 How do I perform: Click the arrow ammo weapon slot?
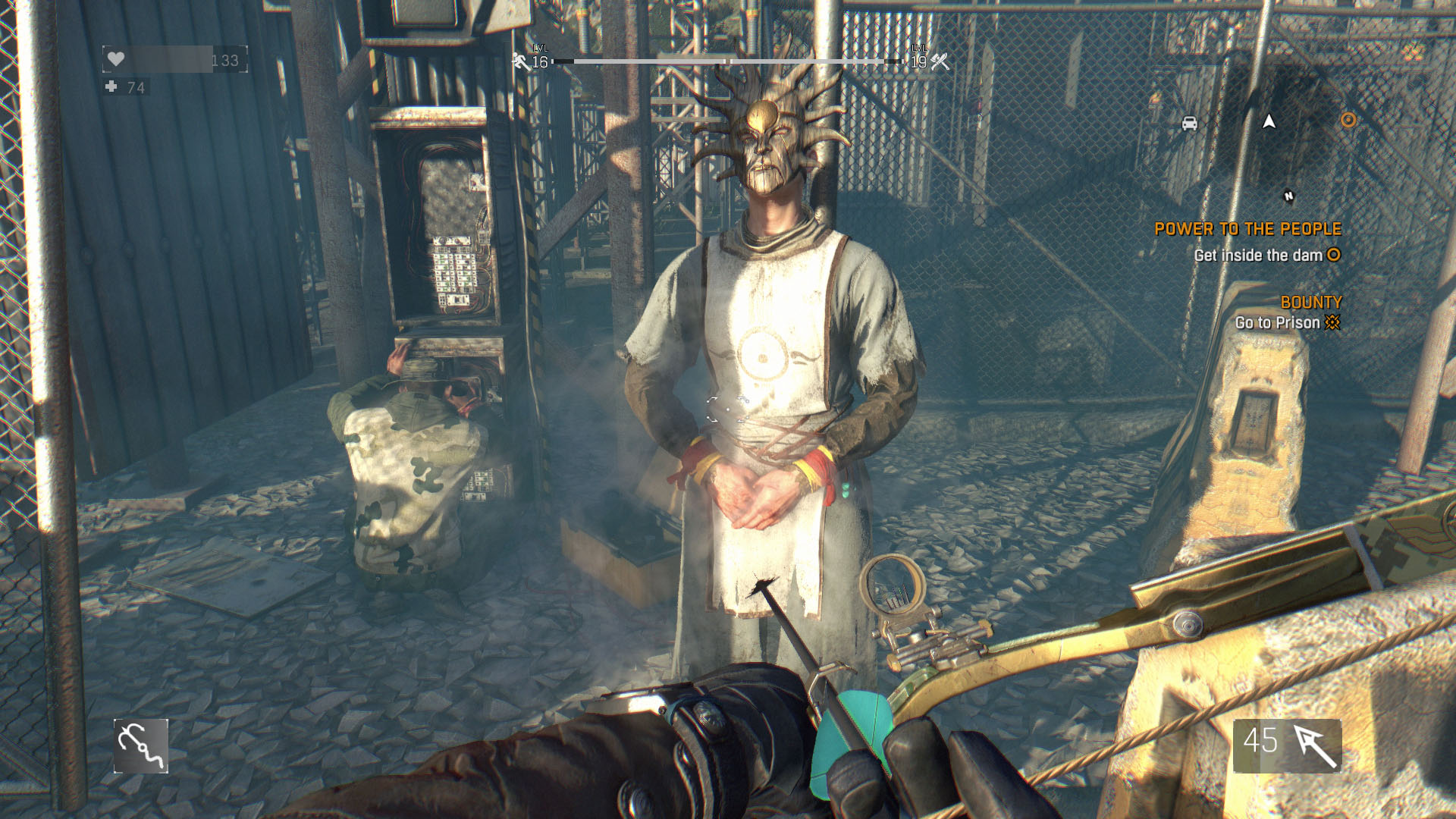[1287, 745]
